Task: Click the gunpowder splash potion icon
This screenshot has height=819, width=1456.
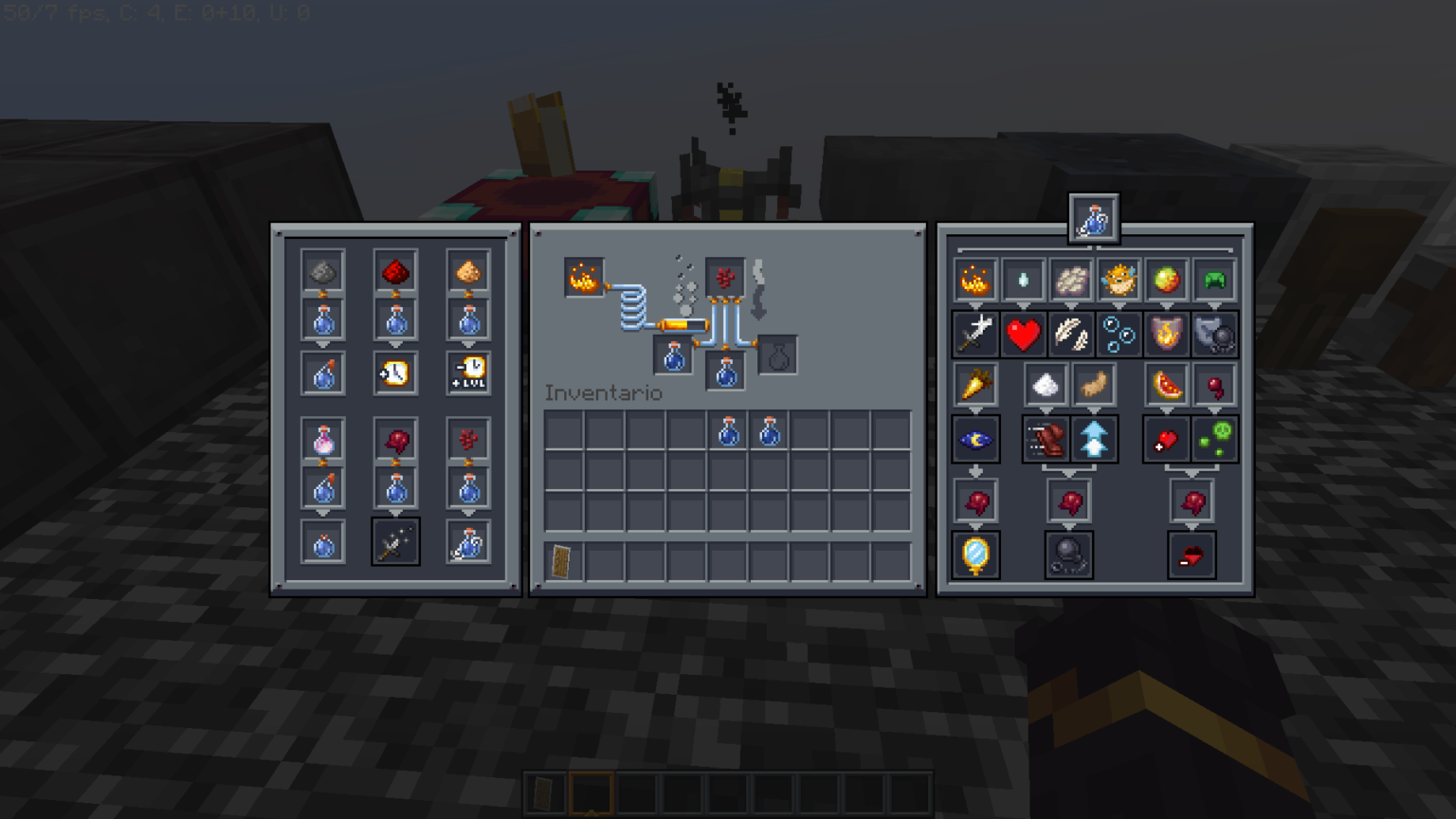Action: click(x=322, y=270)
